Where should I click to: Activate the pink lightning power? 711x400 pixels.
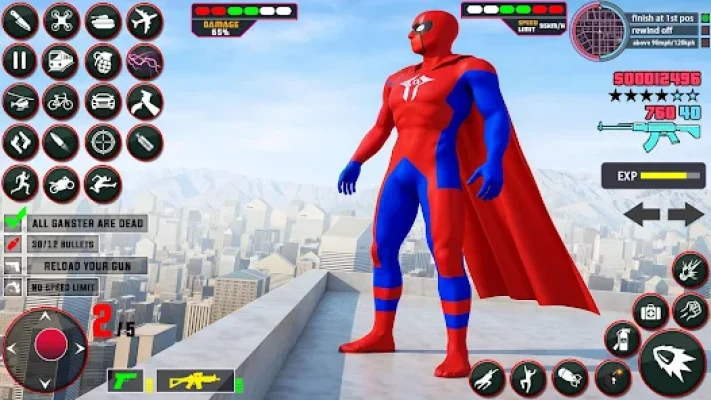(x=145, y=61)
